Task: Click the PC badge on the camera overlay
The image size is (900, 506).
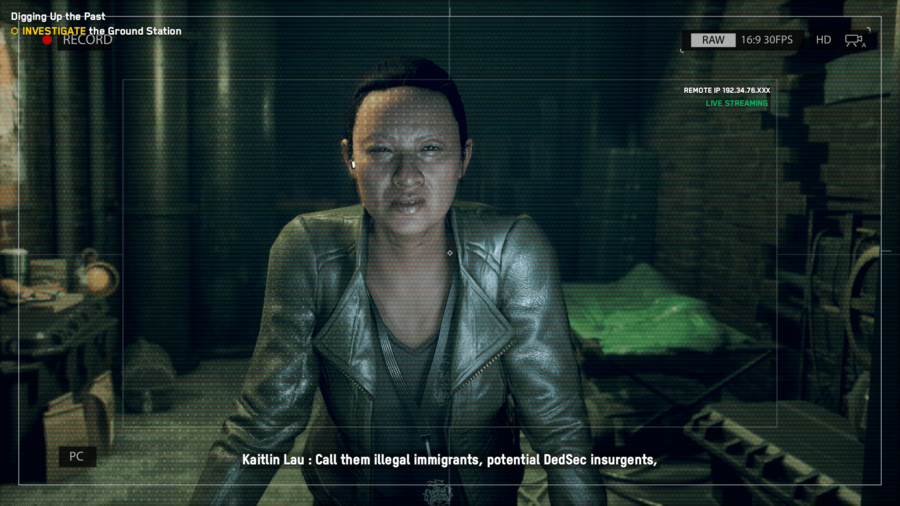Action: 76,457
